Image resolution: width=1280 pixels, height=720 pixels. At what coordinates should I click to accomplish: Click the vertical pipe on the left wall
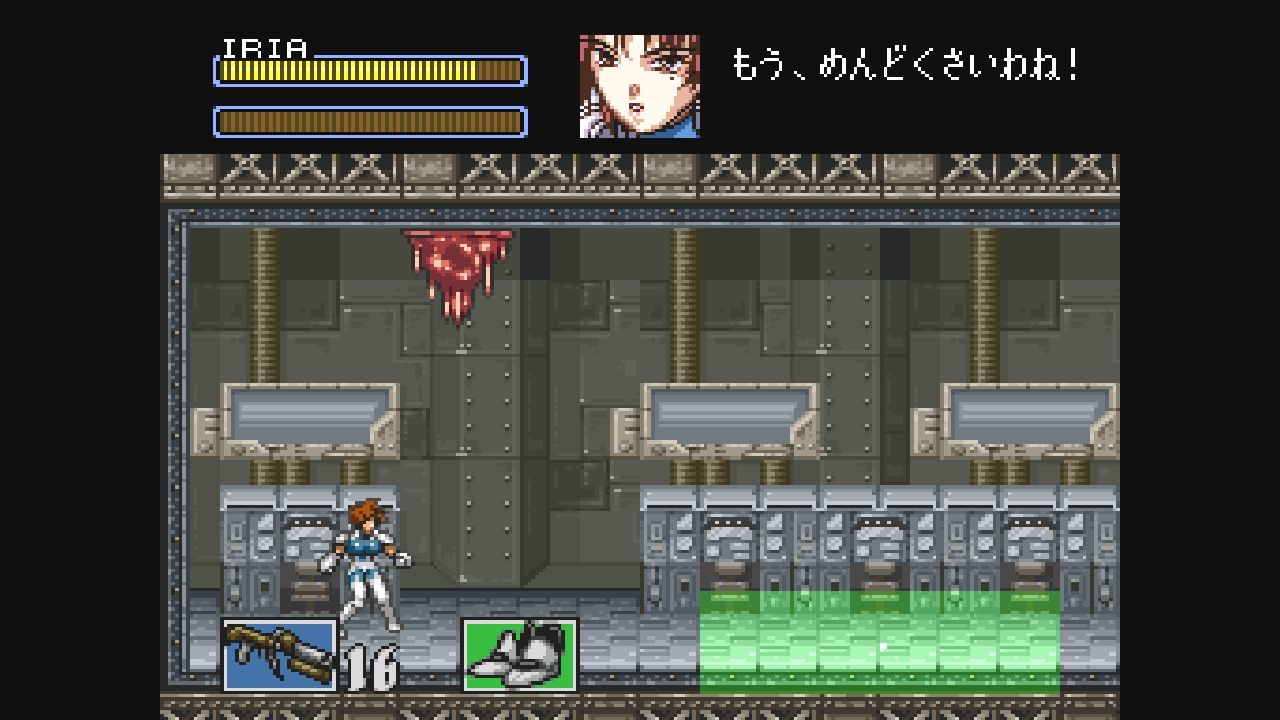262,300
